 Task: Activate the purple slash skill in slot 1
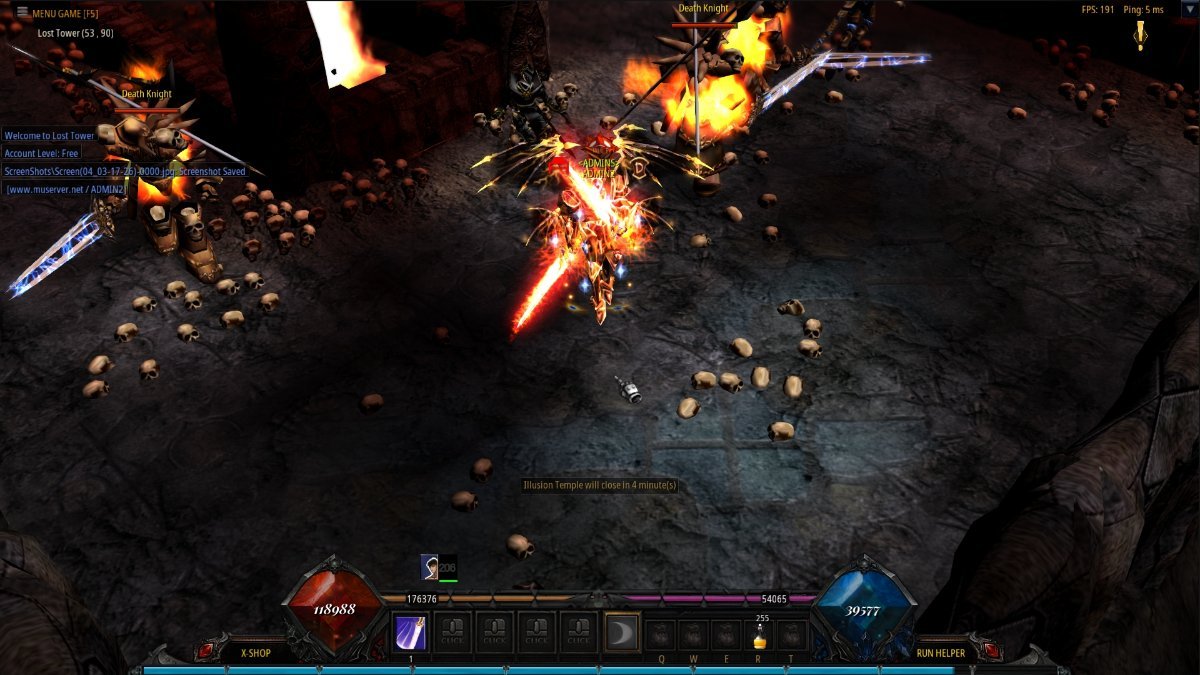[x=411, y=633]
